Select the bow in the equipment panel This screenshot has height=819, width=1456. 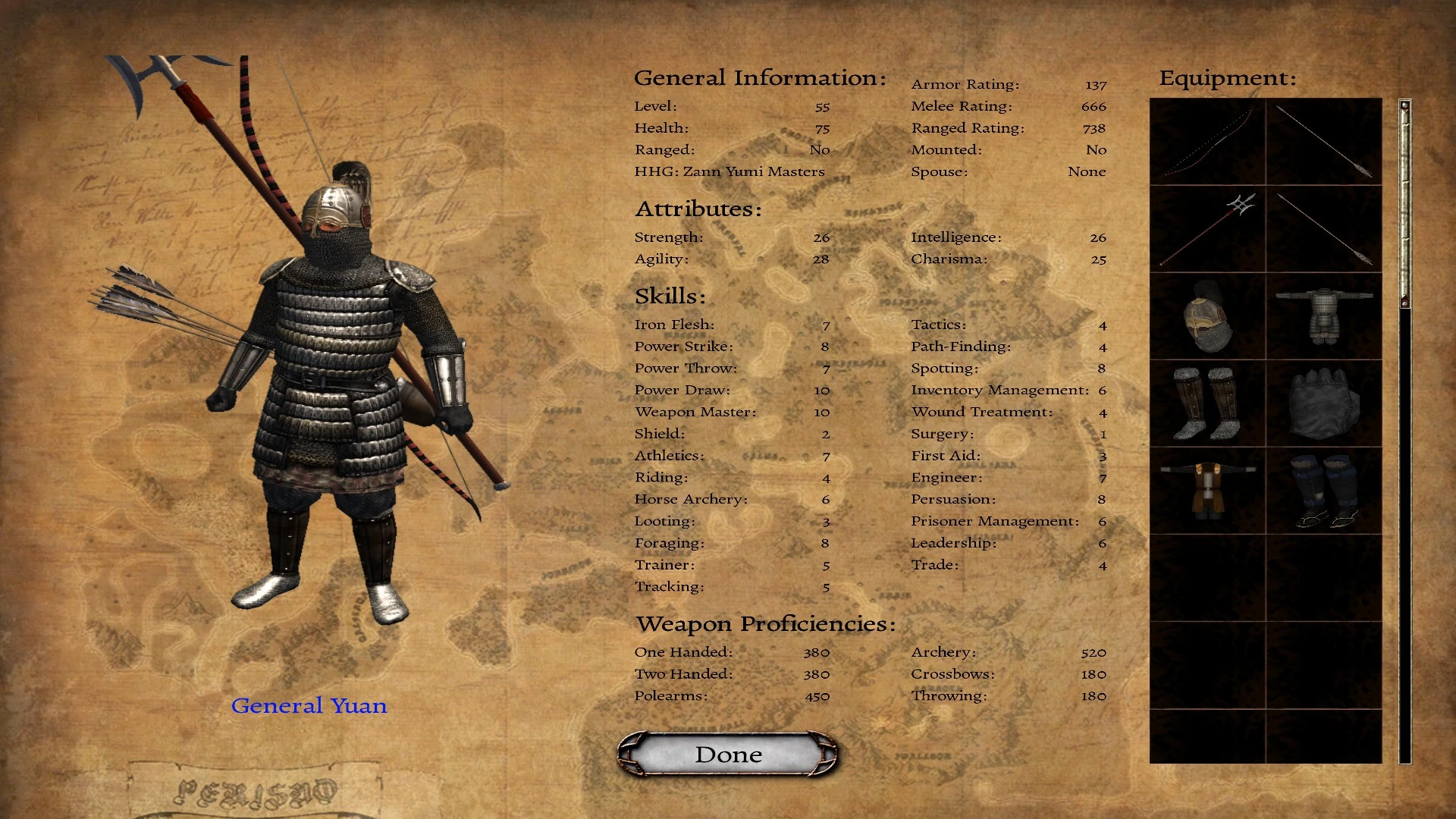point(1207,141)
